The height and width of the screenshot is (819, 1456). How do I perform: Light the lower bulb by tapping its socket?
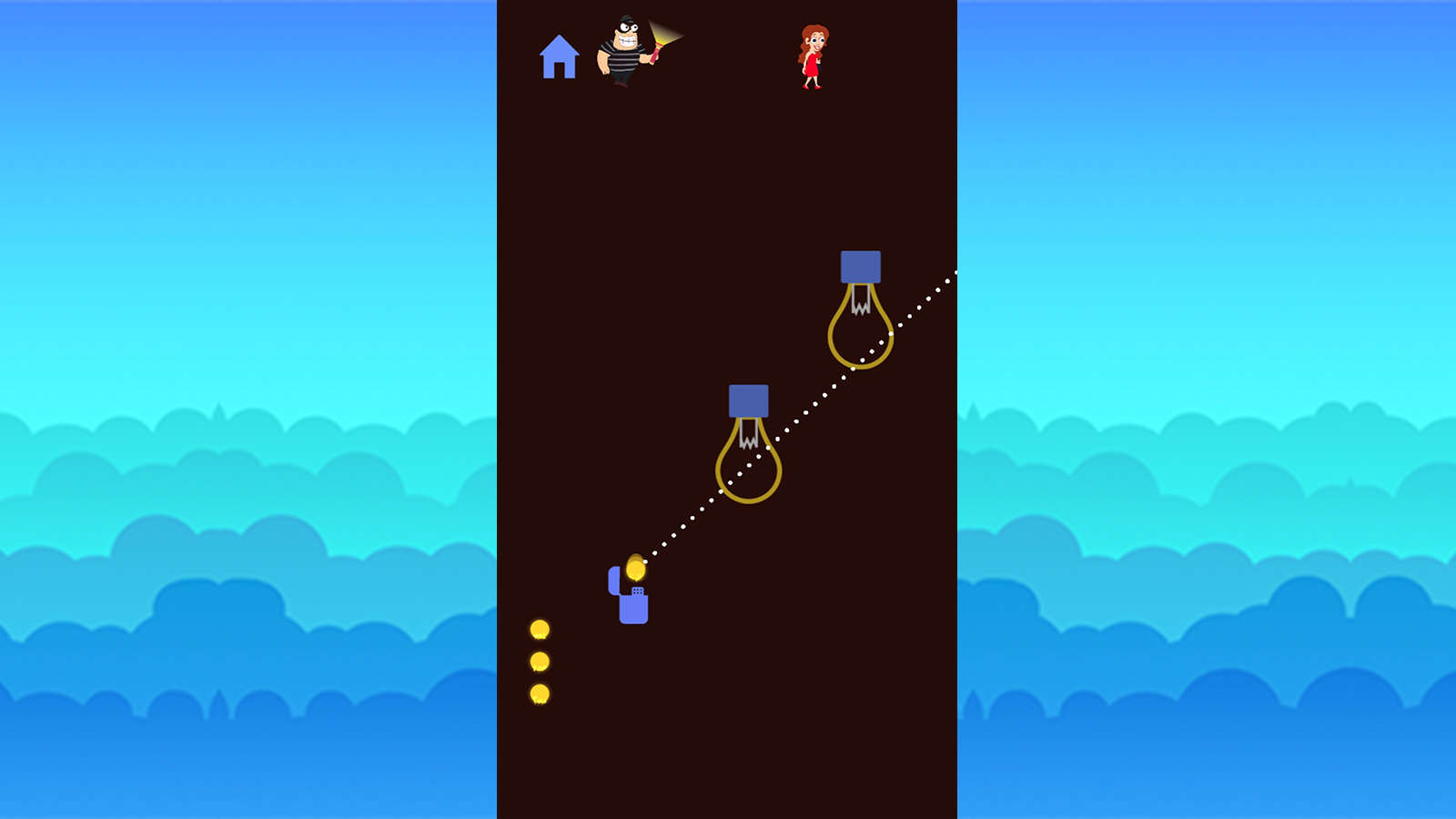tap(748, 399)
